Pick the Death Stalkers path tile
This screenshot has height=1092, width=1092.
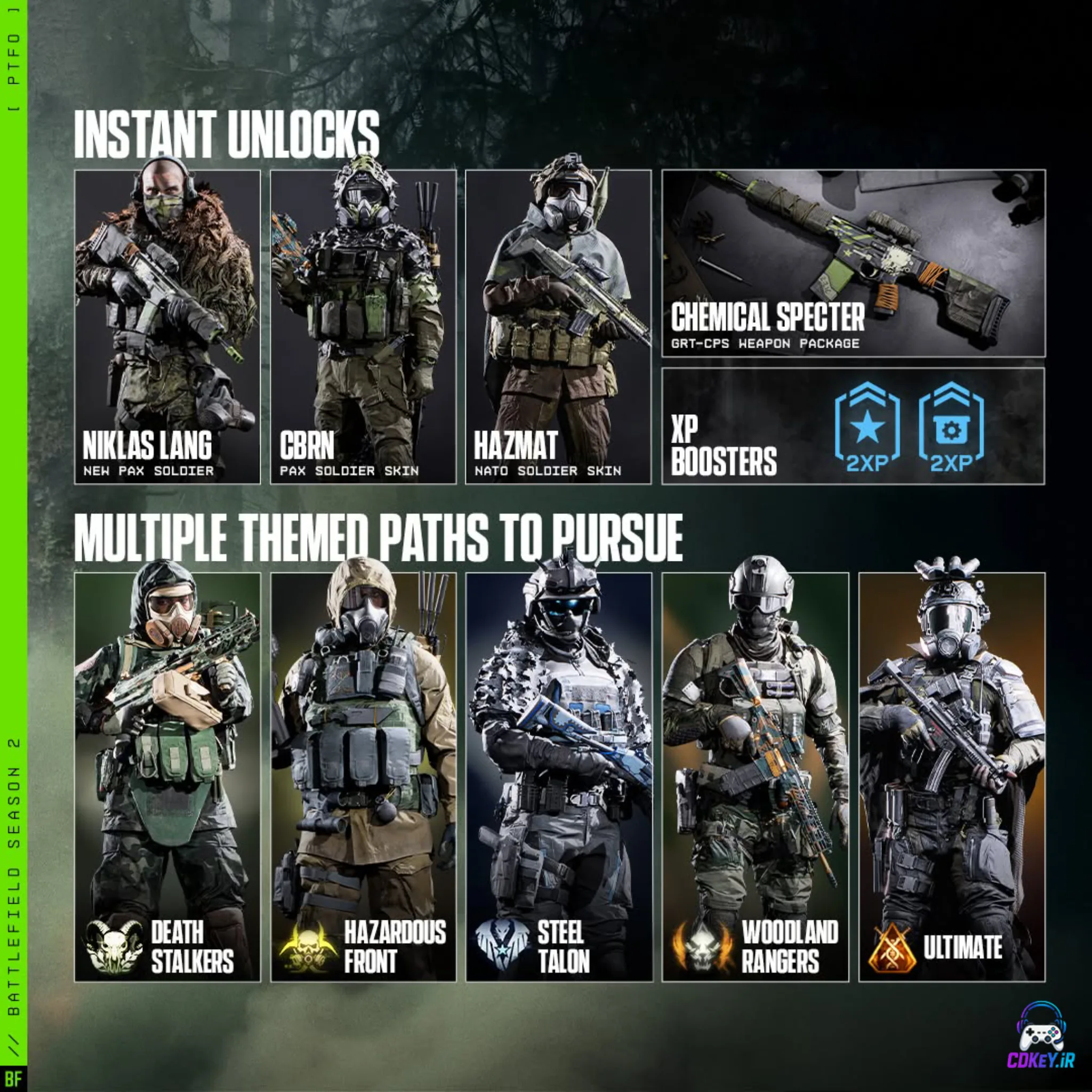point(167,776)
